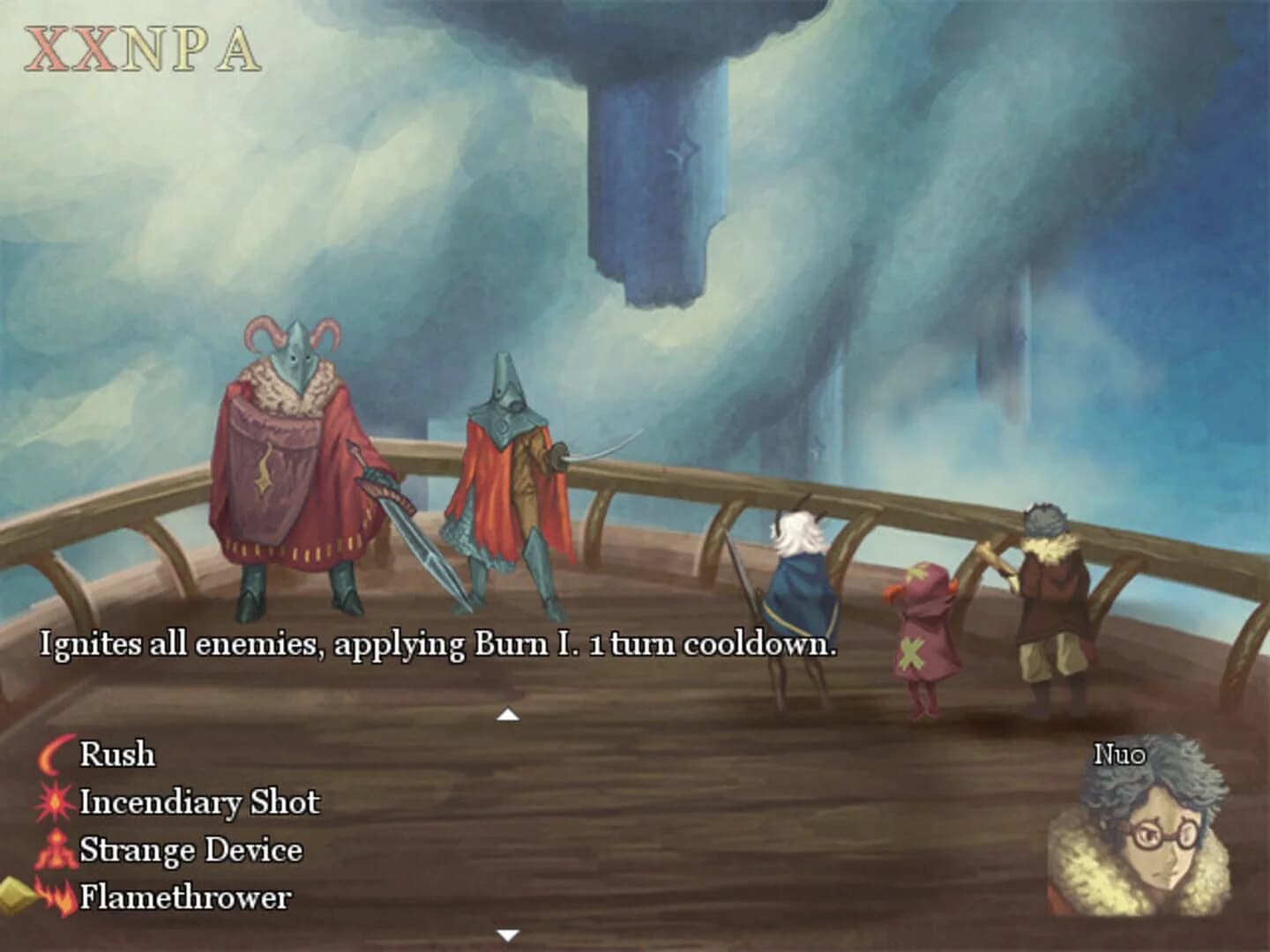Click the Incendiary Shot starburst icon
The image size is (1270, 952).
pos(55,802)
